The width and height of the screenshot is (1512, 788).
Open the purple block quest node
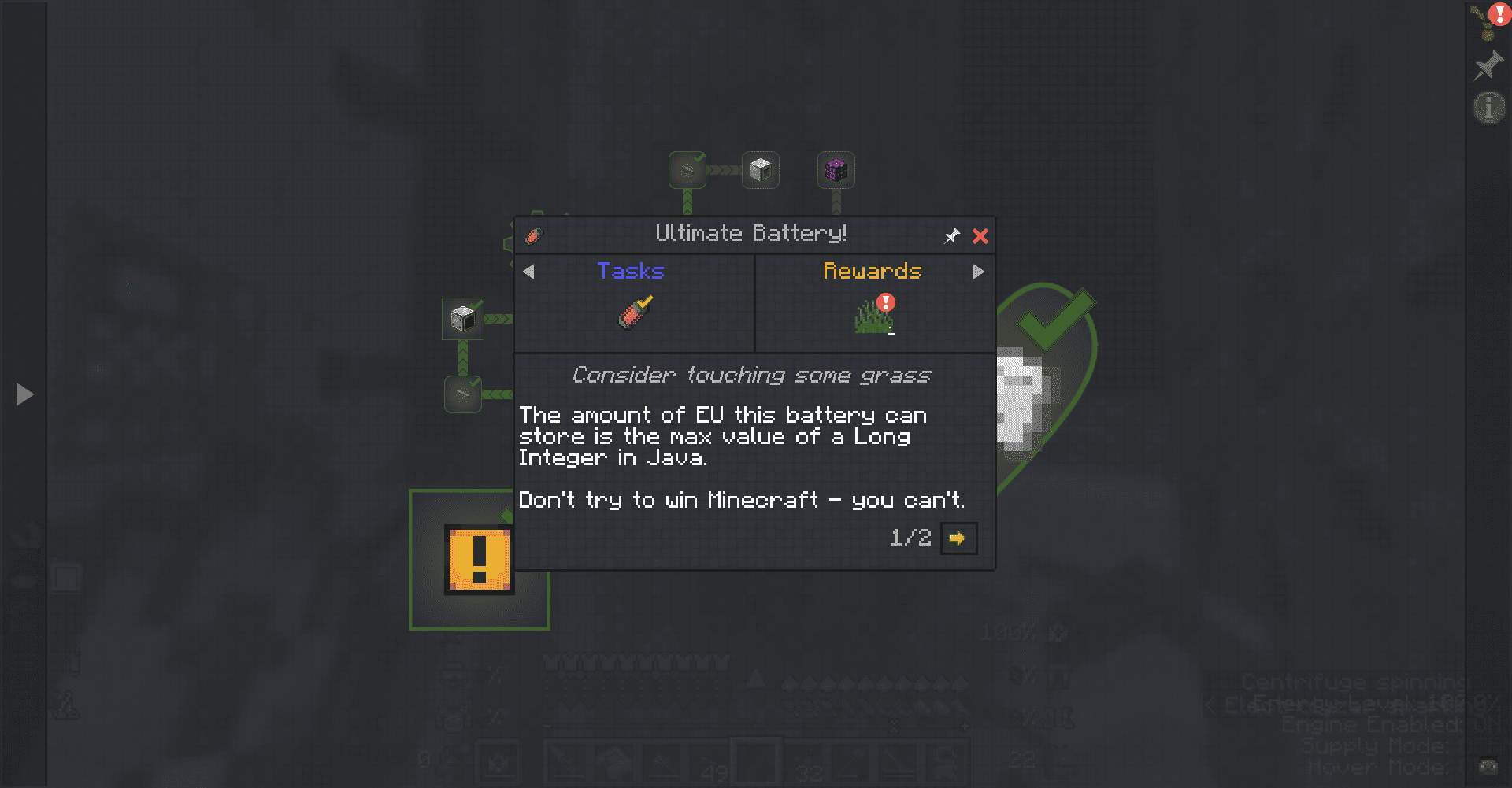(835, 169)
